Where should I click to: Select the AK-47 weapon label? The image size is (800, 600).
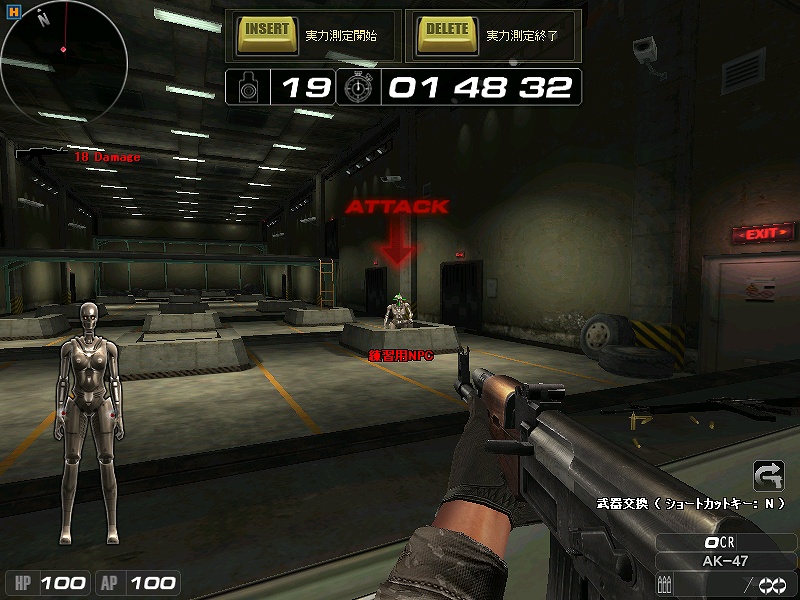click(x=724, y=561)
